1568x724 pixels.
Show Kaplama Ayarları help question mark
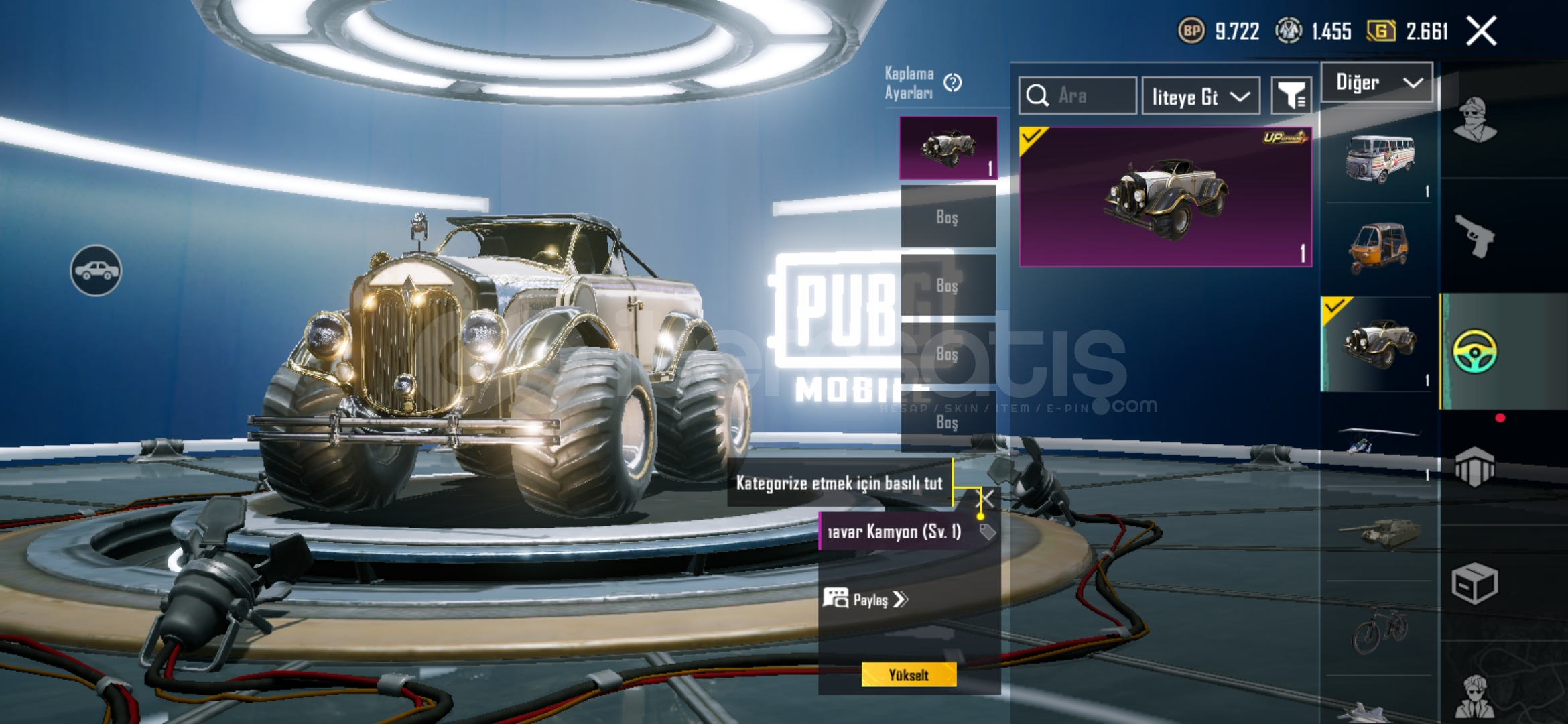coord(952,82)
